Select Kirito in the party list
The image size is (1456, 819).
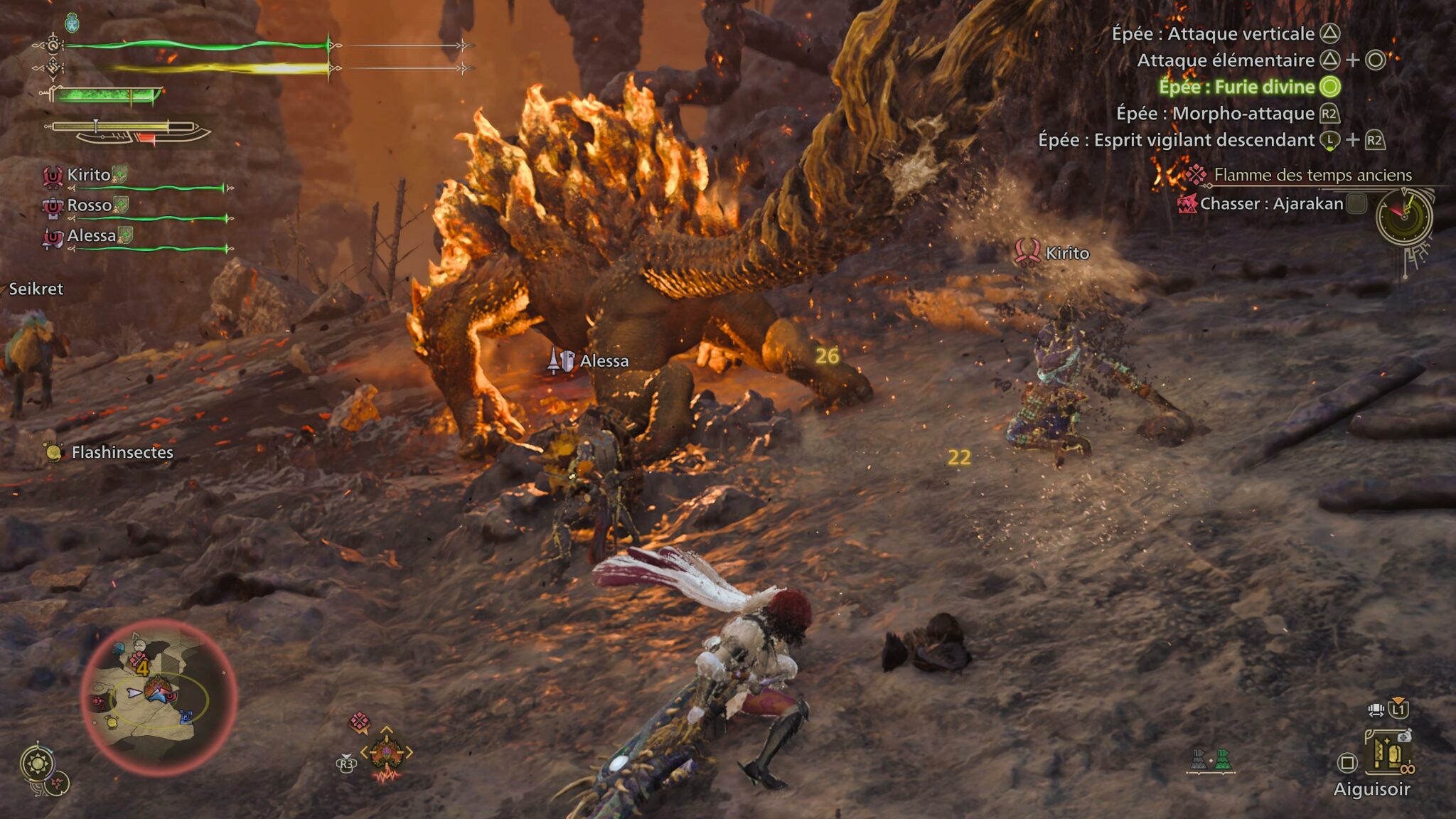click(x=88, y=175)
